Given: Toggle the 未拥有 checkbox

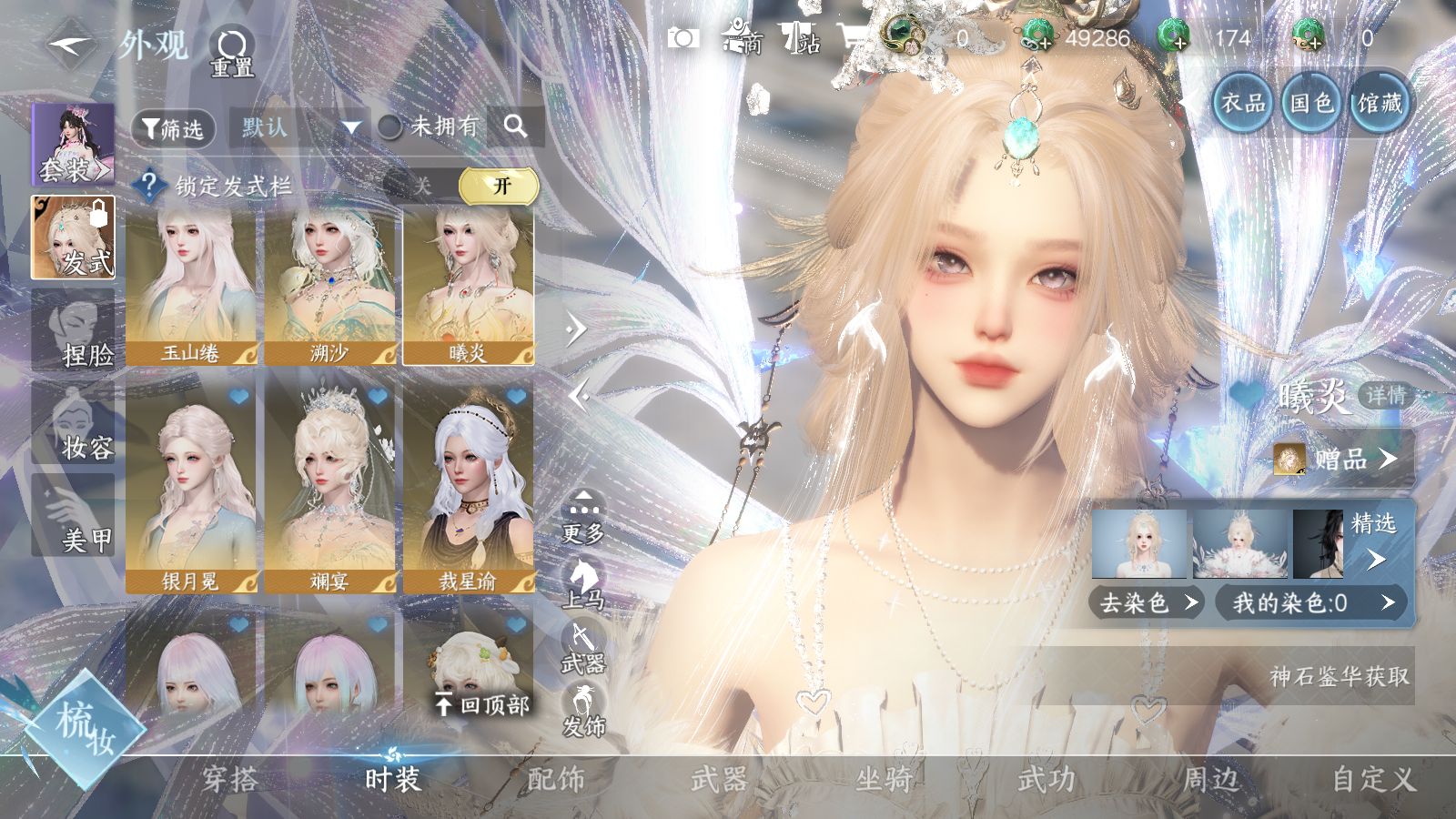Looking at the screenshot, I should pos(390,127).
